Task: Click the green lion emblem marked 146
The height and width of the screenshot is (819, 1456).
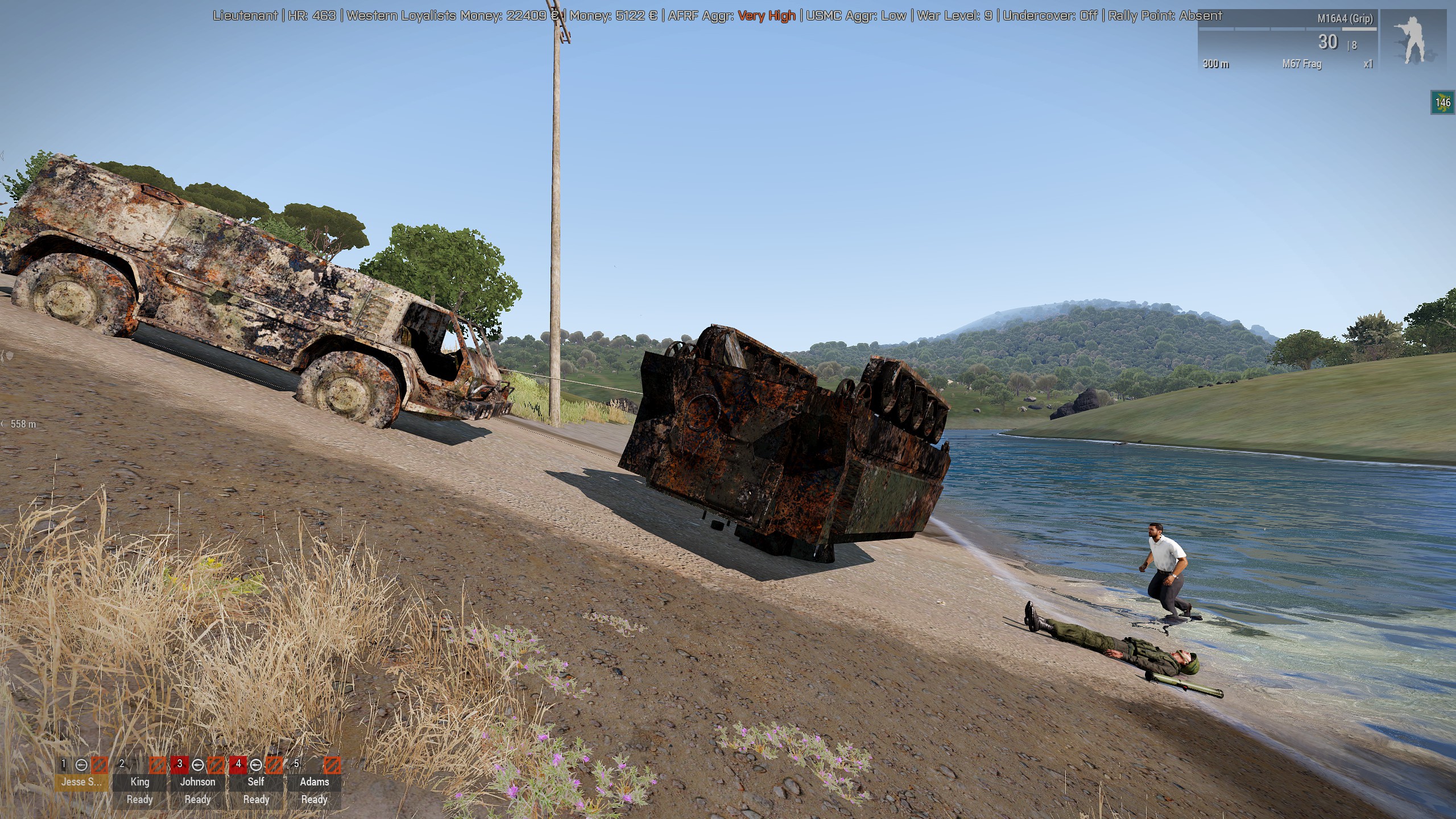Action: (x=1442, y=103)
